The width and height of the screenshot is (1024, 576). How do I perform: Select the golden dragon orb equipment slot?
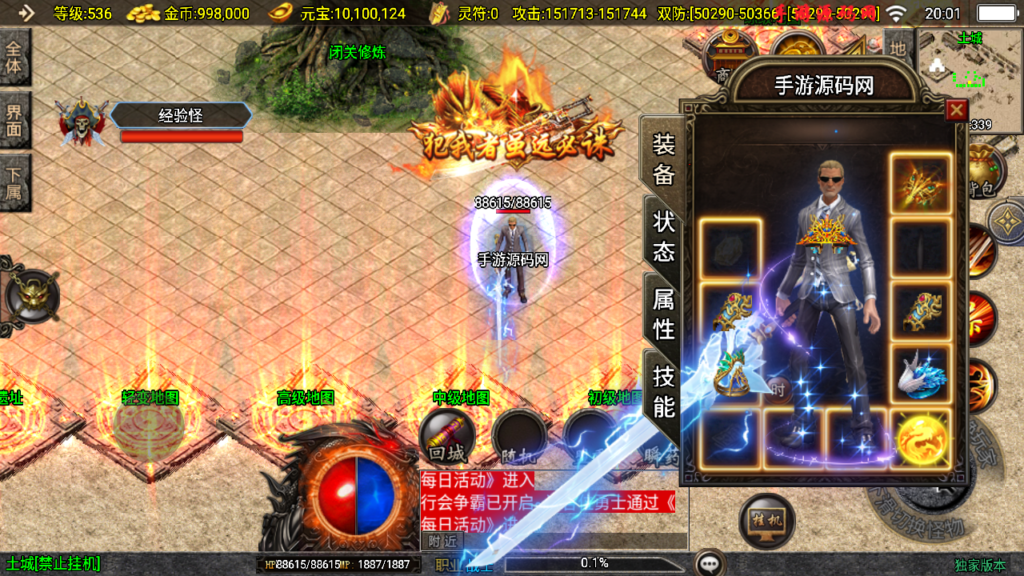[919, 439]
